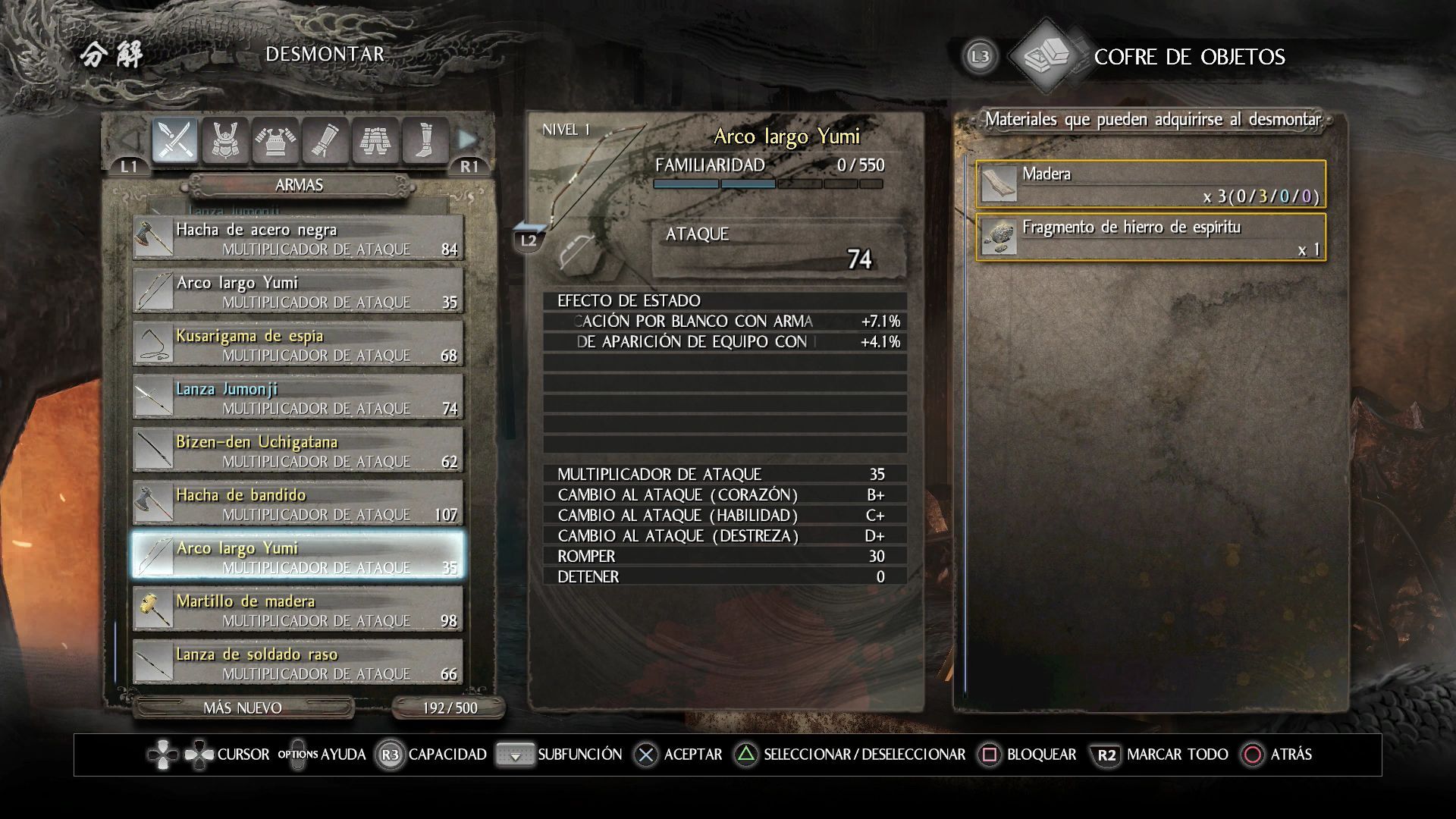Open the foot armor boots tab
This screenshot has height=819, width=1456.
[x=425, y=140]
